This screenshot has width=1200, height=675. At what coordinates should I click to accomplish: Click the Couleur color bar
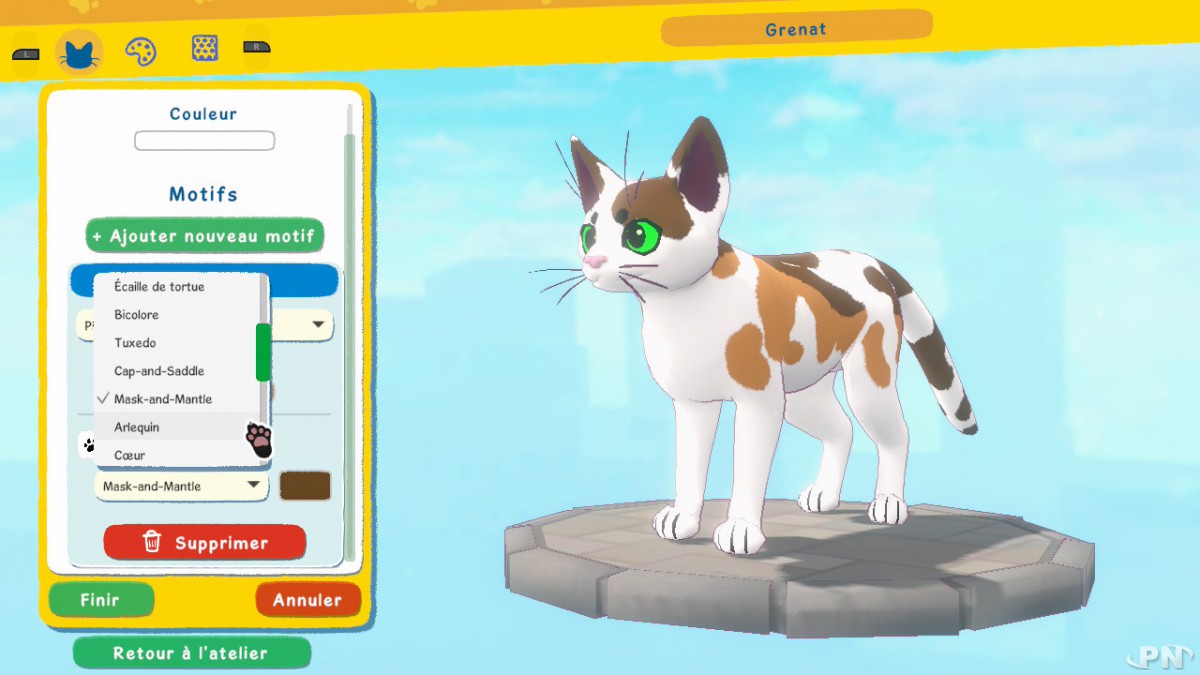pyautogui.click(x=204, y=141)
